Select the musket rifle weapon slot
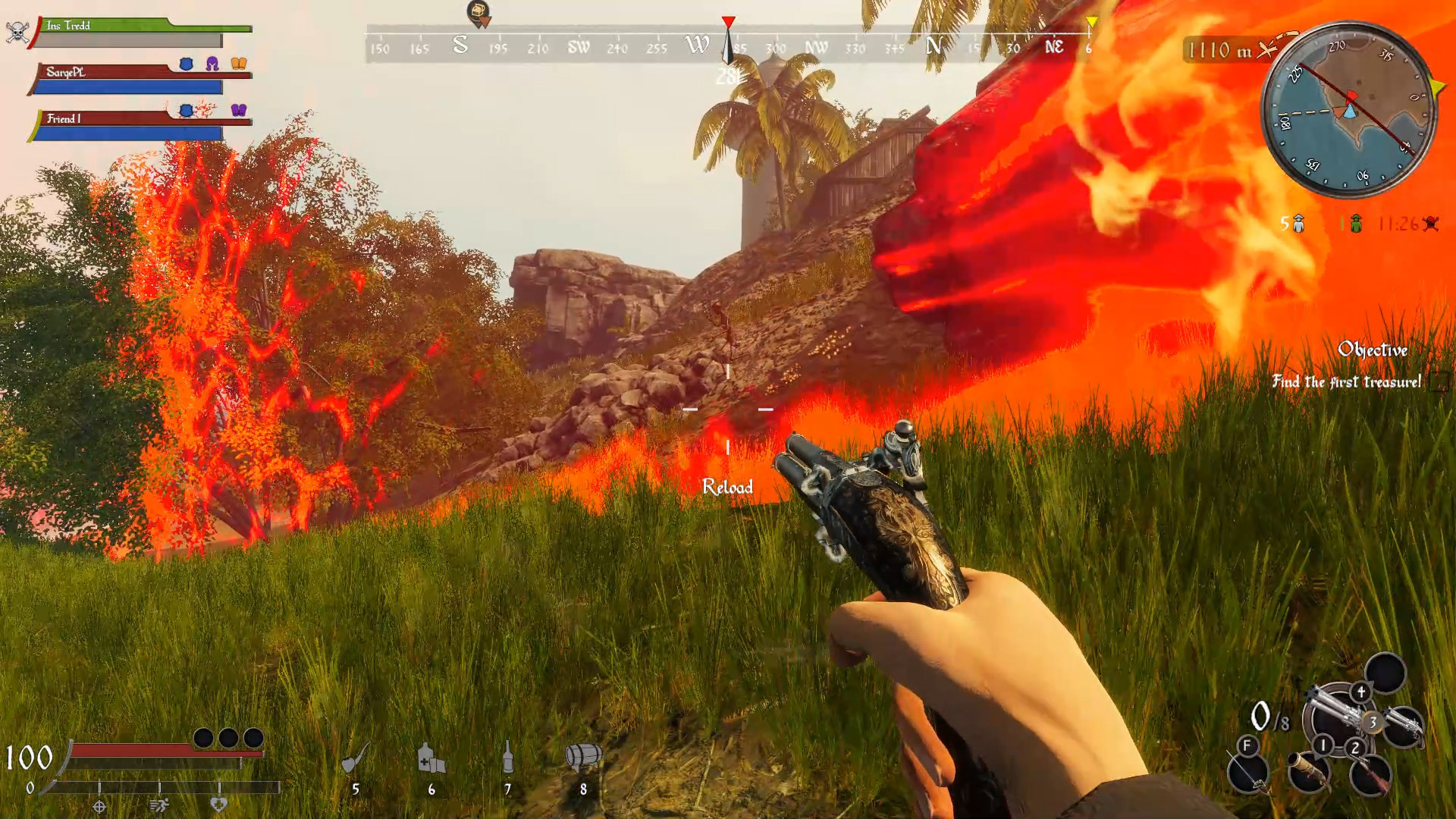1456x819 pixels. (x=1371, y=773)
